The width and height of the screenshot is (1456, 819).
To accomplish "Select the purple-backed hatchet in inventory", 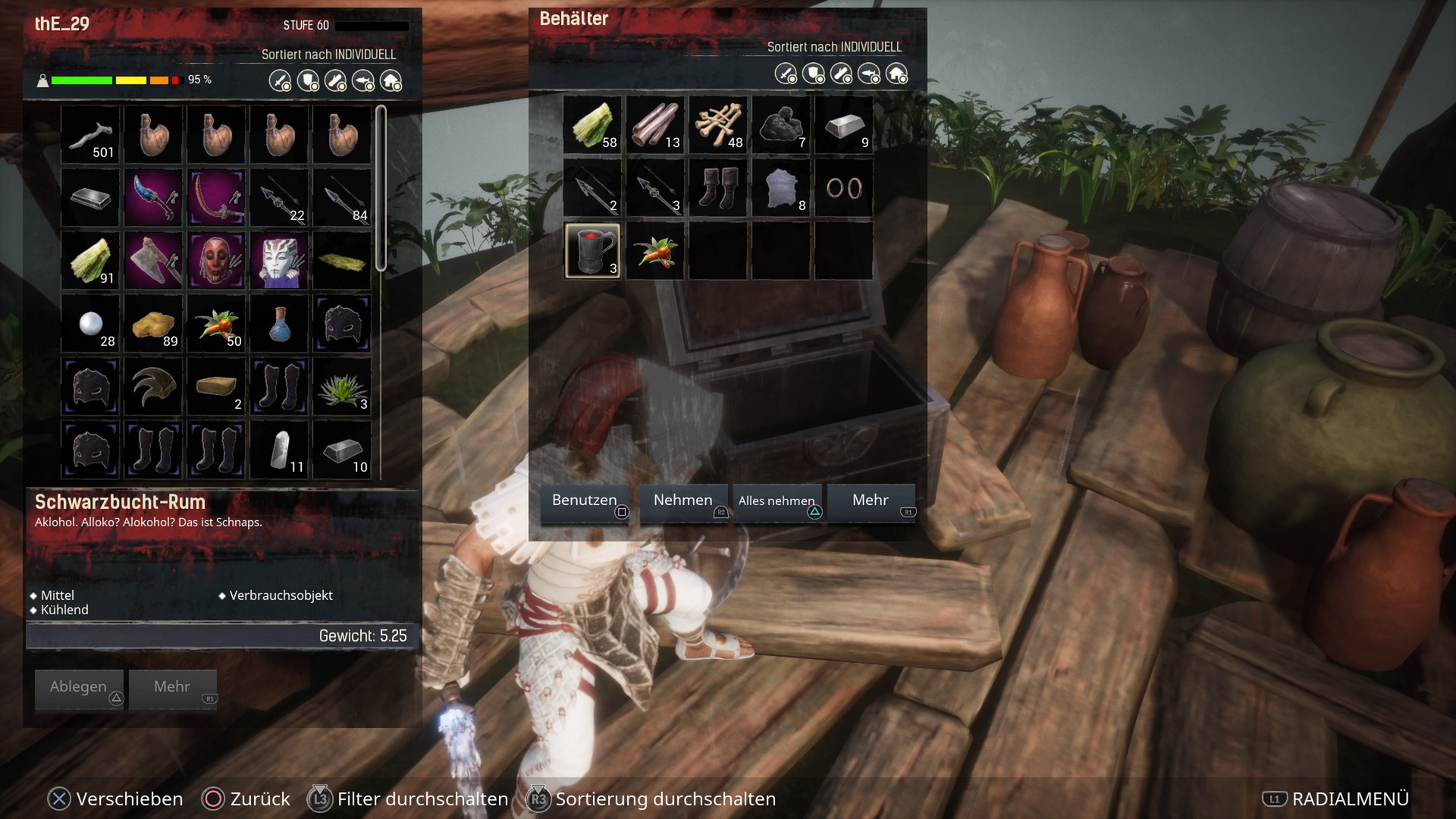I will coord(154,261).
